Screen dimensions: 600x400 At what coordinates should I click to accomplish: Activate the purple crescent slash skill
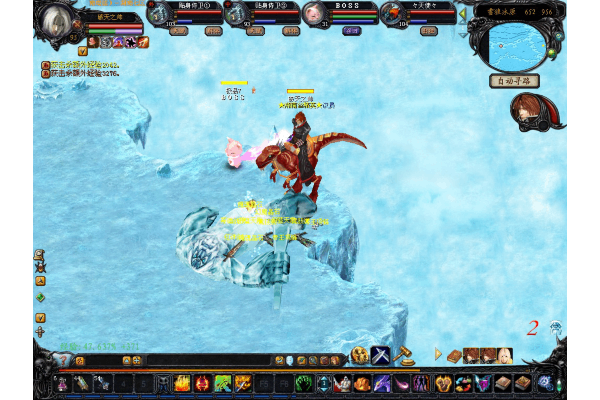(401, 383)
